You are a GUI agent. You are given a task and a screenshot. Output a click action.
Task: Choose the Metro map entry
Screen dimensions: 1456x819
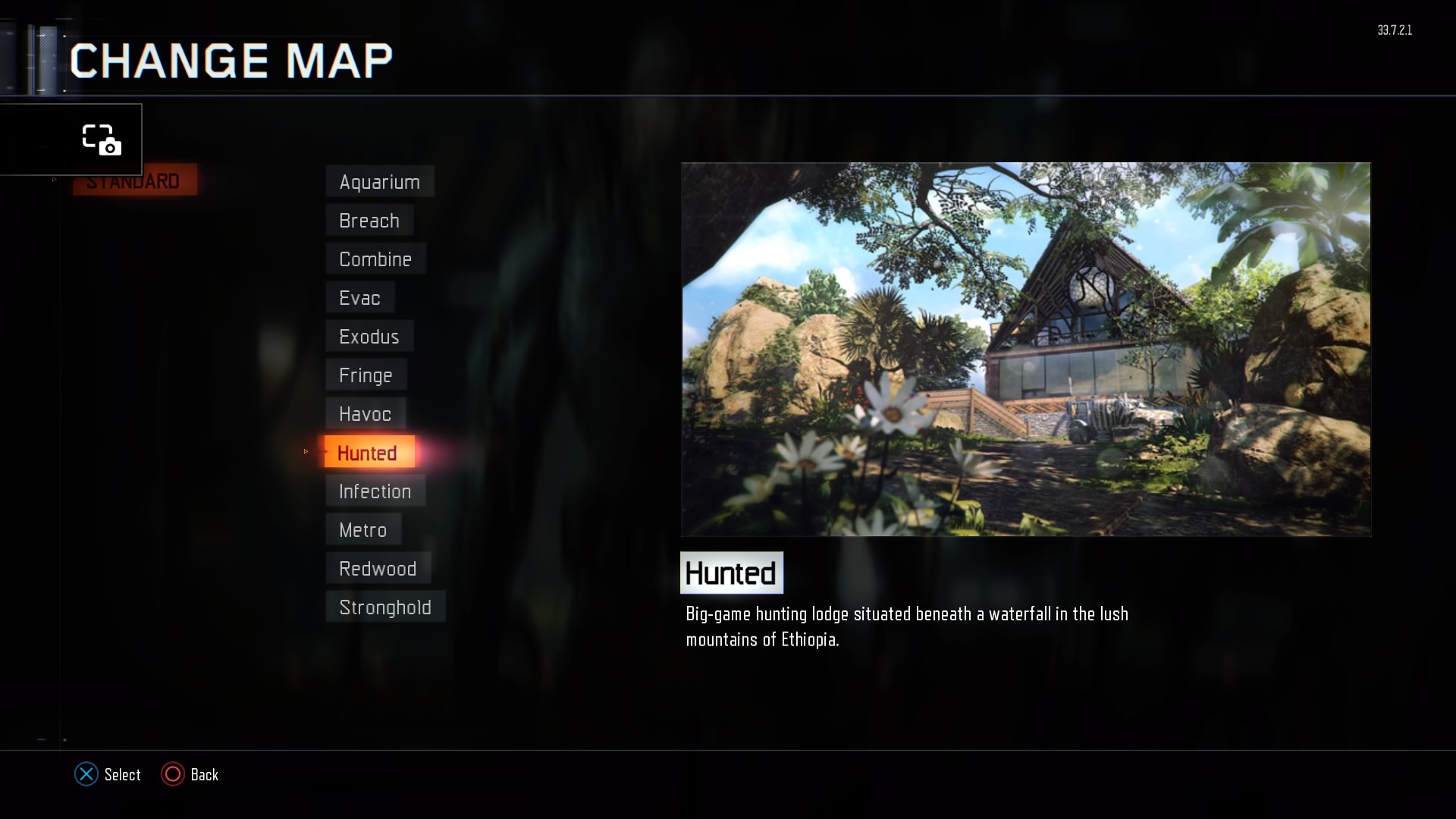(363, 530)
